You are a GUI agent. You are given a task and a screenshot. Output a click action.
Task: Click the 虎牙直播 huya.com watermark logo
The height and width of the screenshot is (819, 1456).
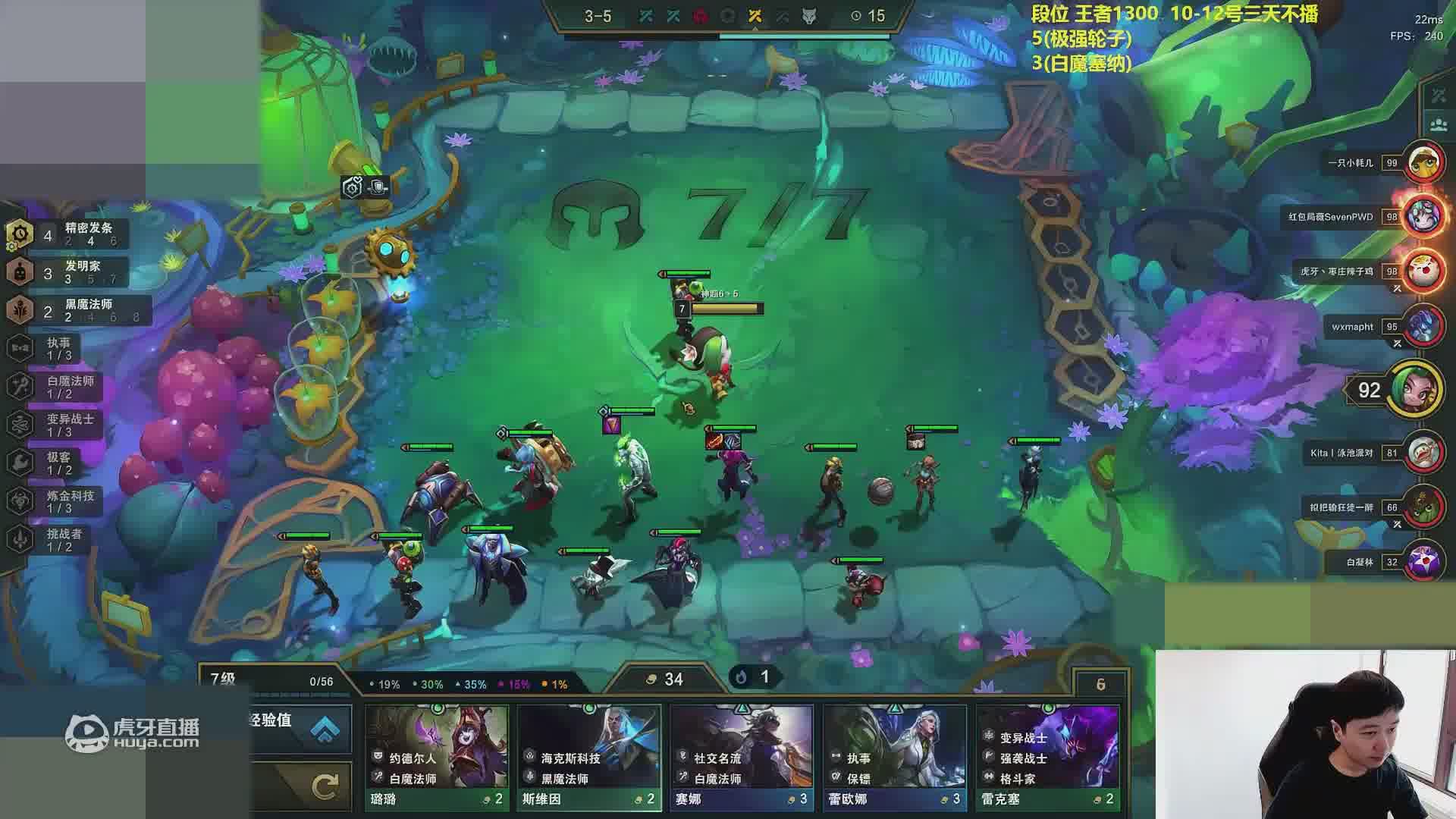(133, 733)
